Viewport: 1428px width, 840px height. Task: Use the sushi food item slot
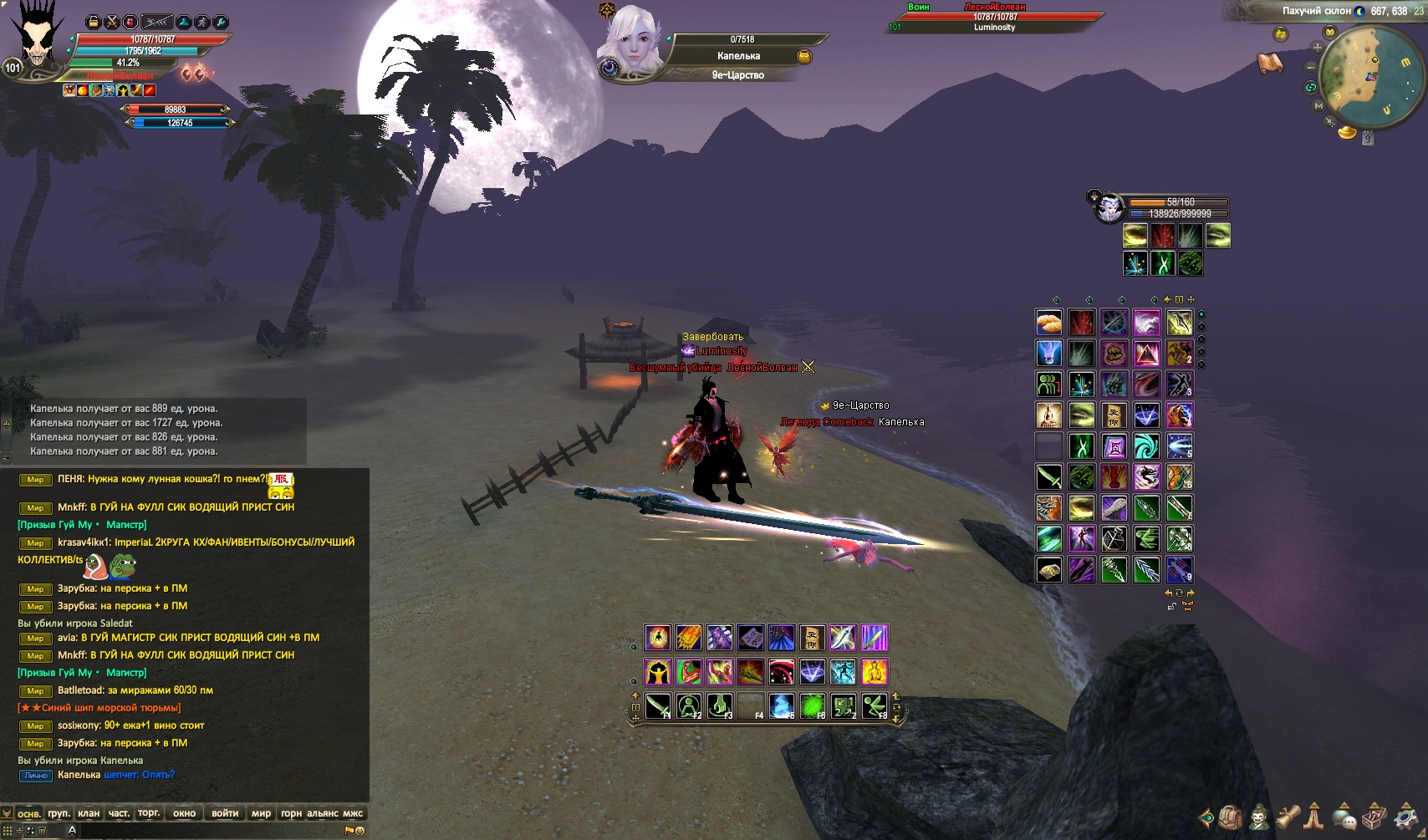click(x=1048, y=323)
